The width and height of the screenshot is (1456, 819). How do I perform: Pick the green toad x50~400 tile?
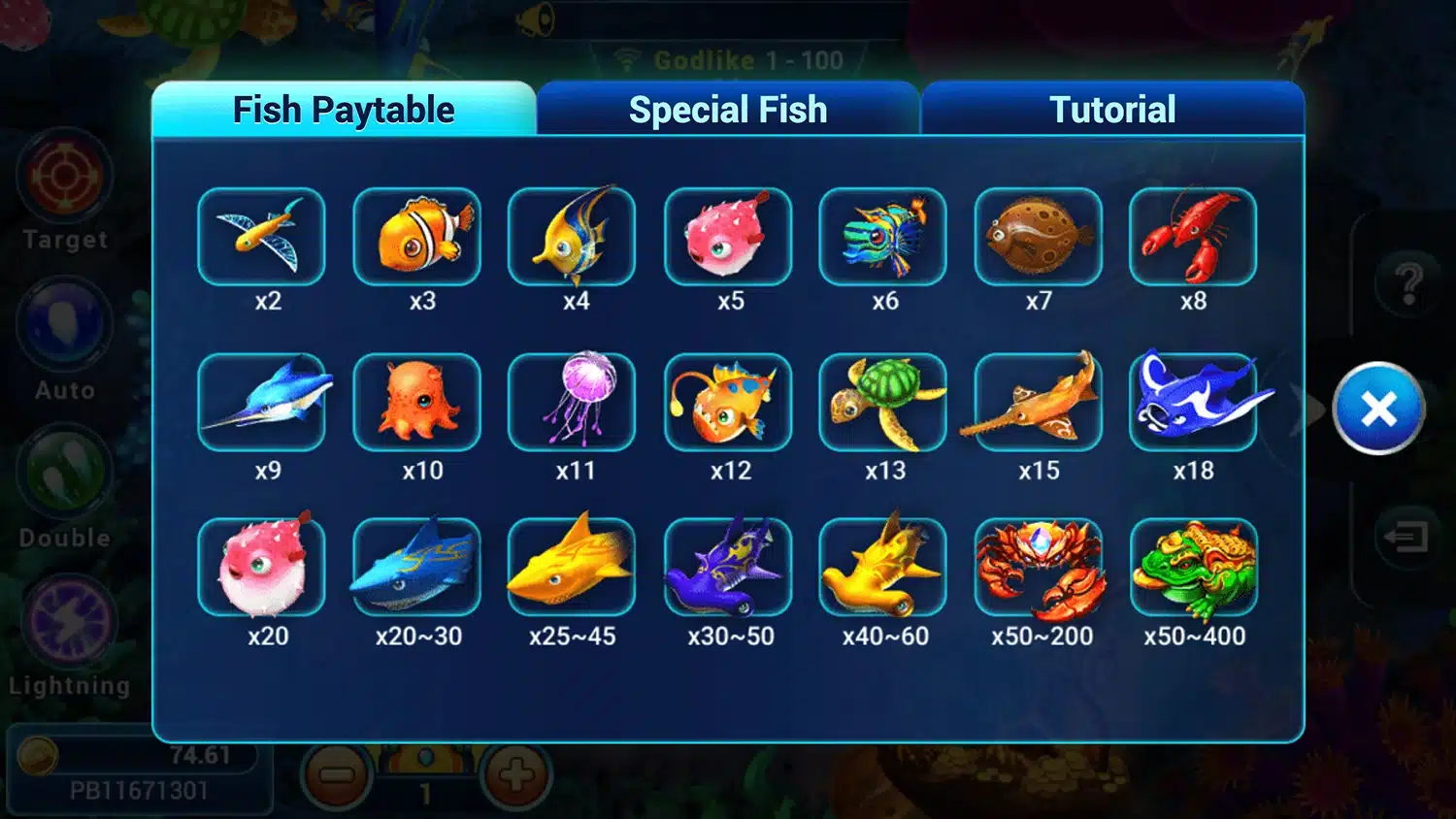click(1193, 568)
